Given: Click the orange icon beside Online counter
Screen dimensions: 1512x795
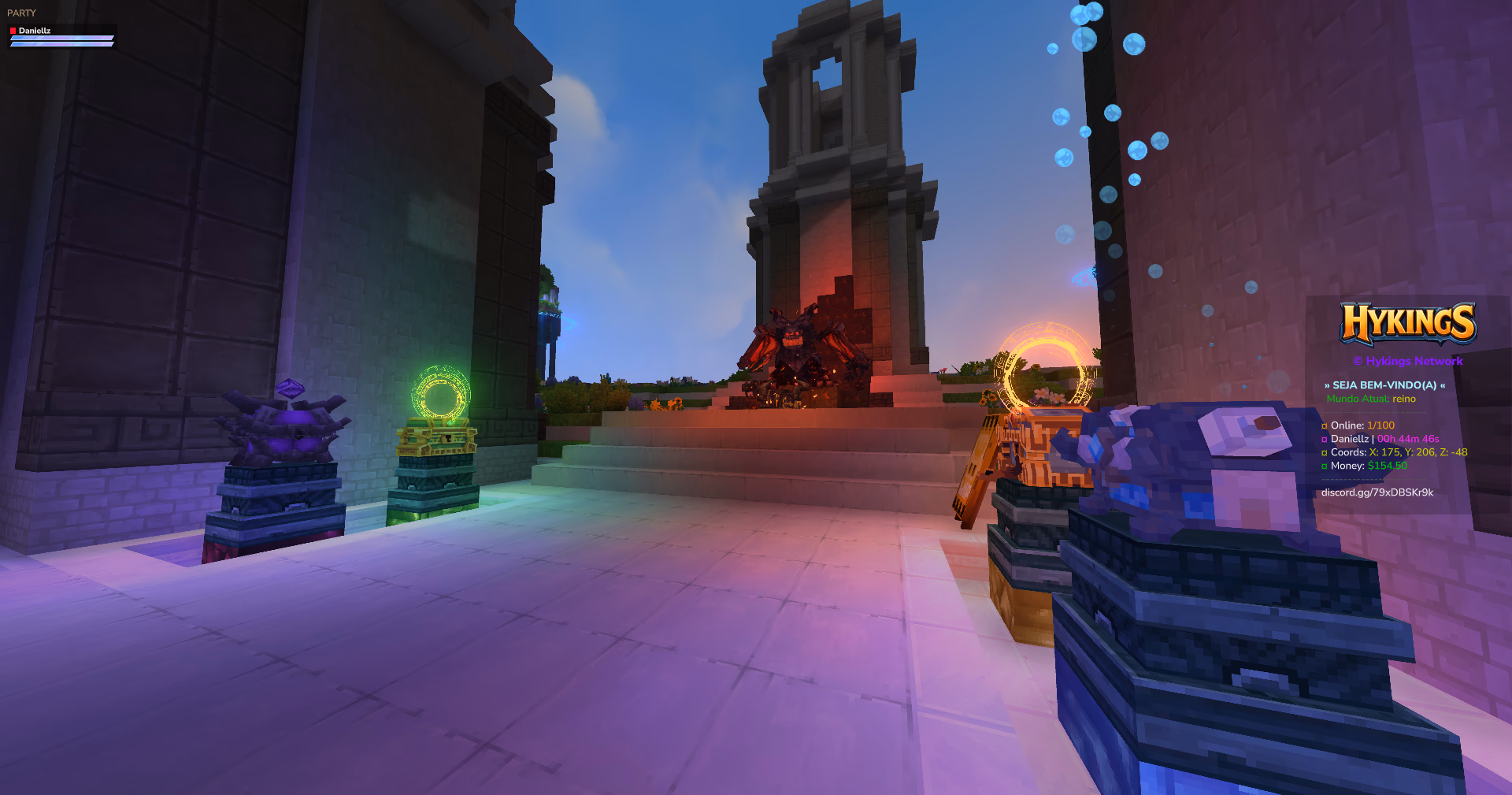Looking at the screenshot, I should click(1323, 425).
